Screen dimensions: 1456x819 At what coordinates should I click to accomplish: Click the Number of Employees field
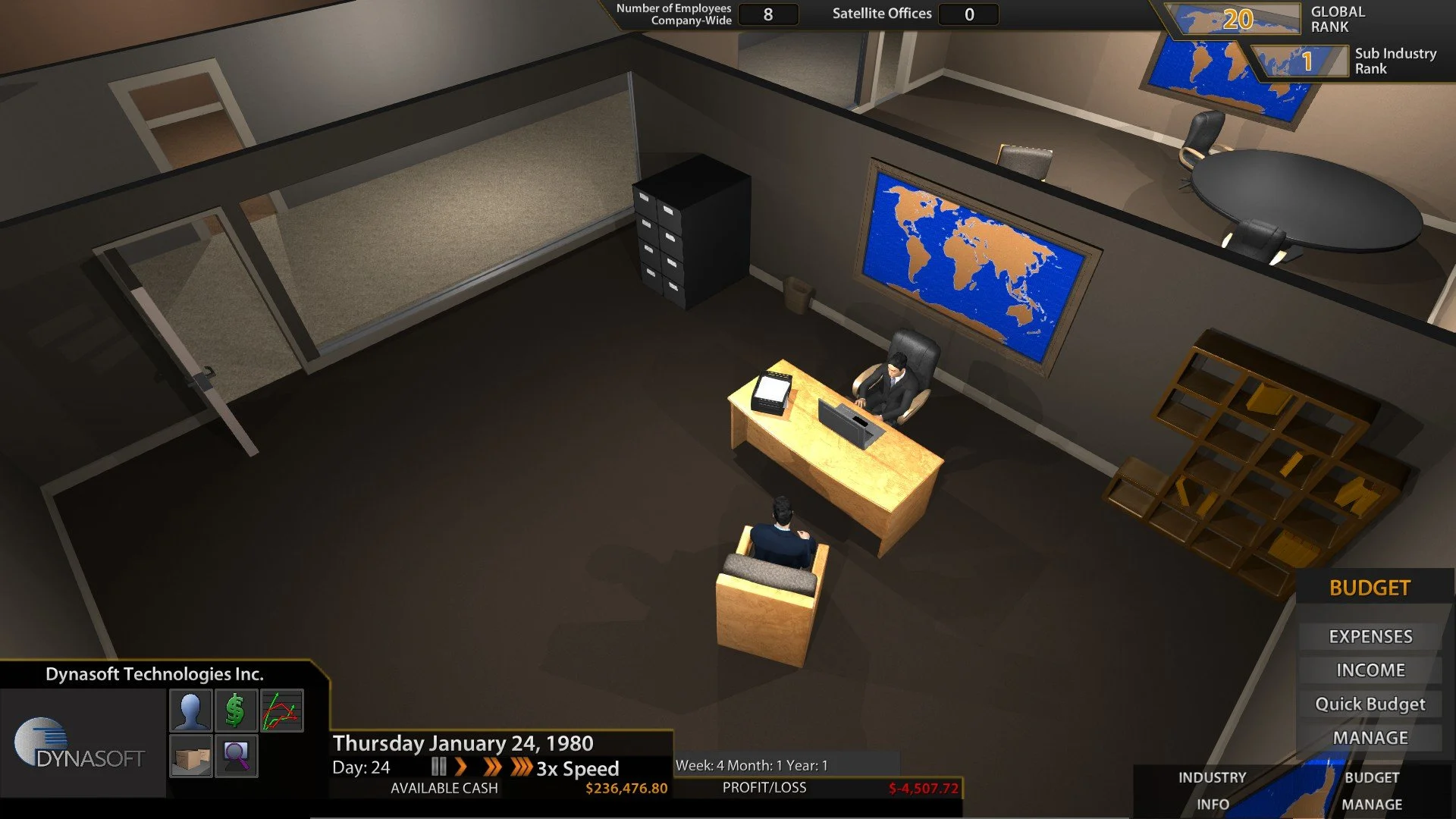pos(767,14)
